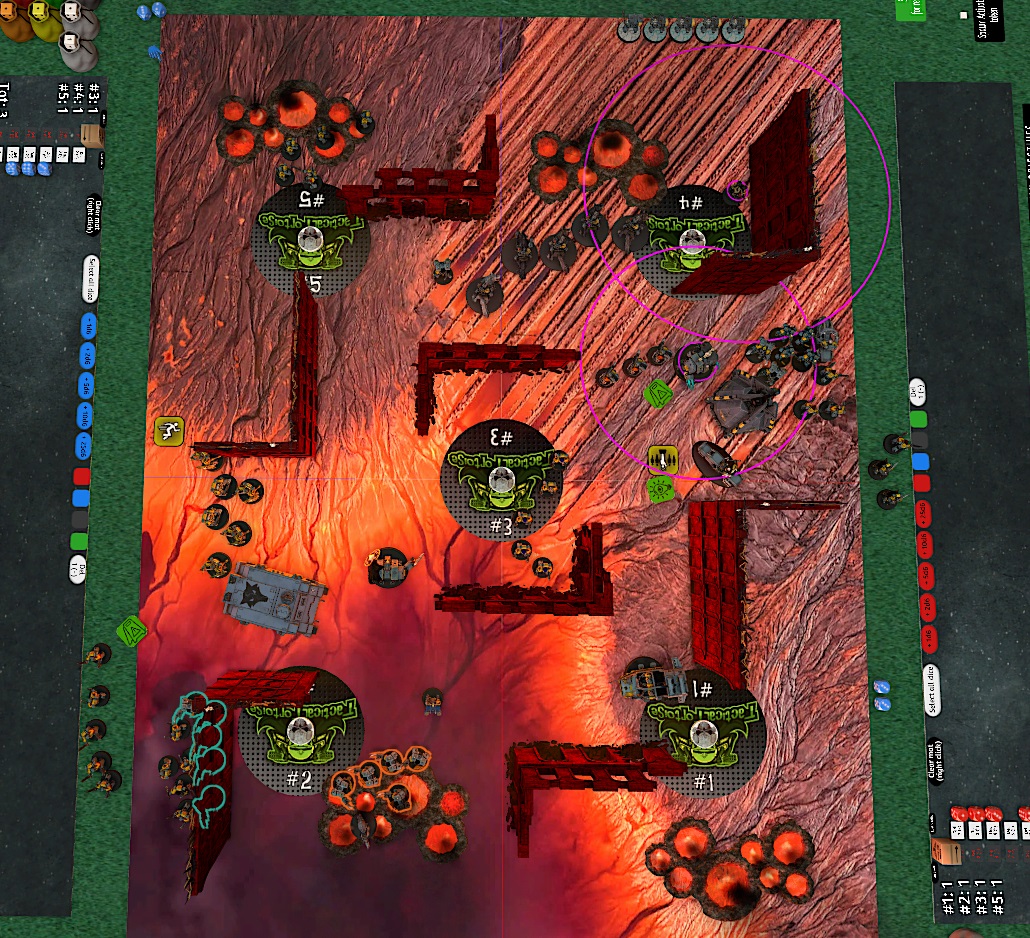Pick the green color square below the blue dice buttons
1030x938 pixels.
tap(79, 541)
